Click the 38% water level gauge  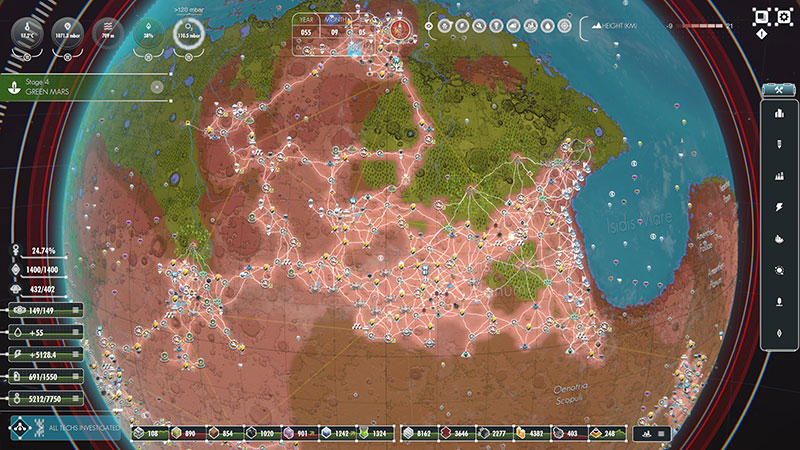tap(149, 33)
